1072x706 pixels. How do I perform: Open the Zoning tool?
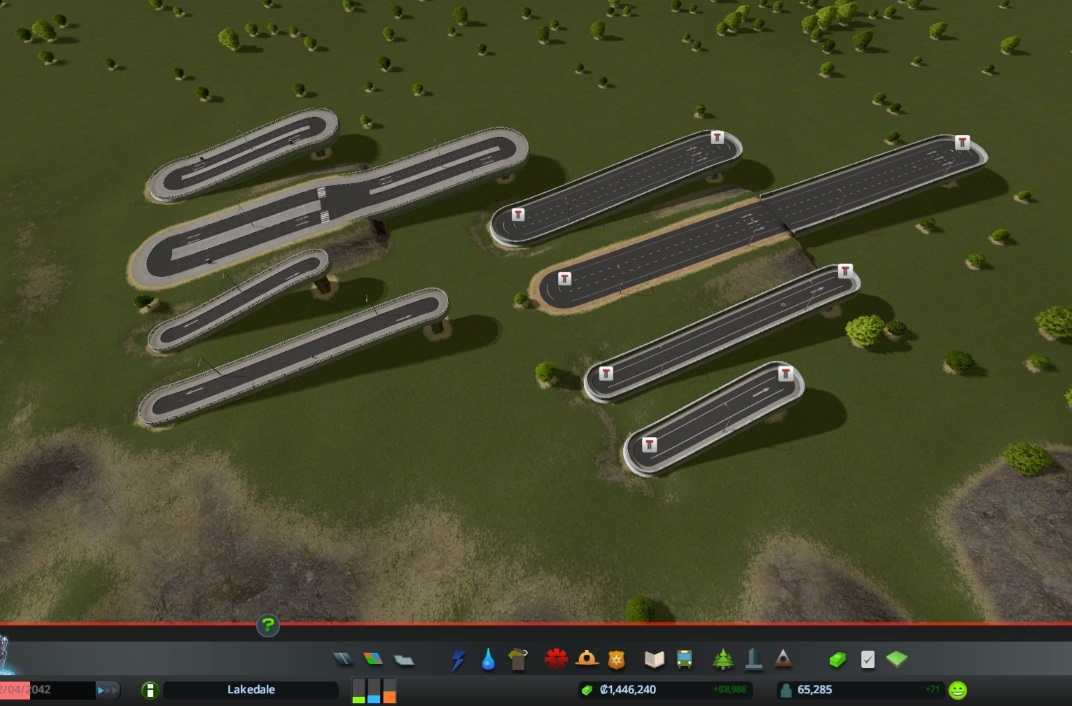(373, 659)
